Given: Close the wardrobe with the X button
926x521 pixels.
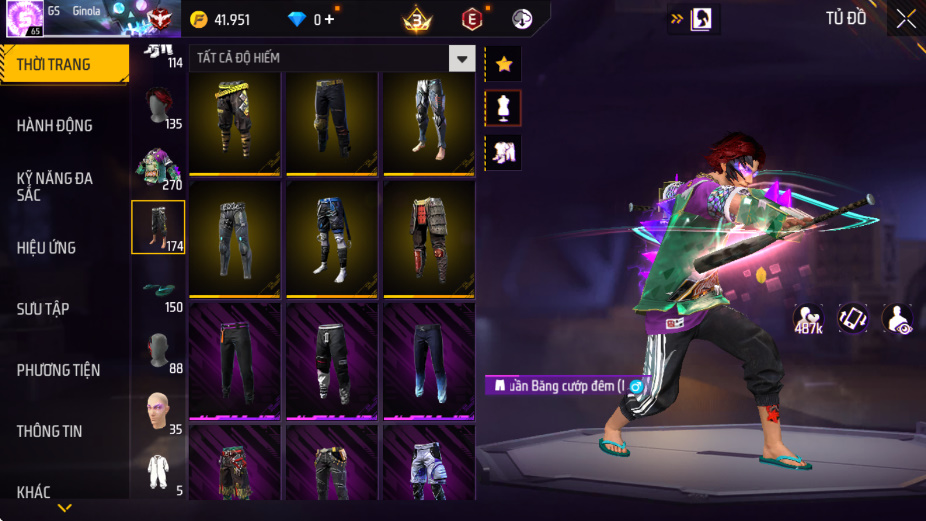Looking at the screenshot, I should 905,18.
